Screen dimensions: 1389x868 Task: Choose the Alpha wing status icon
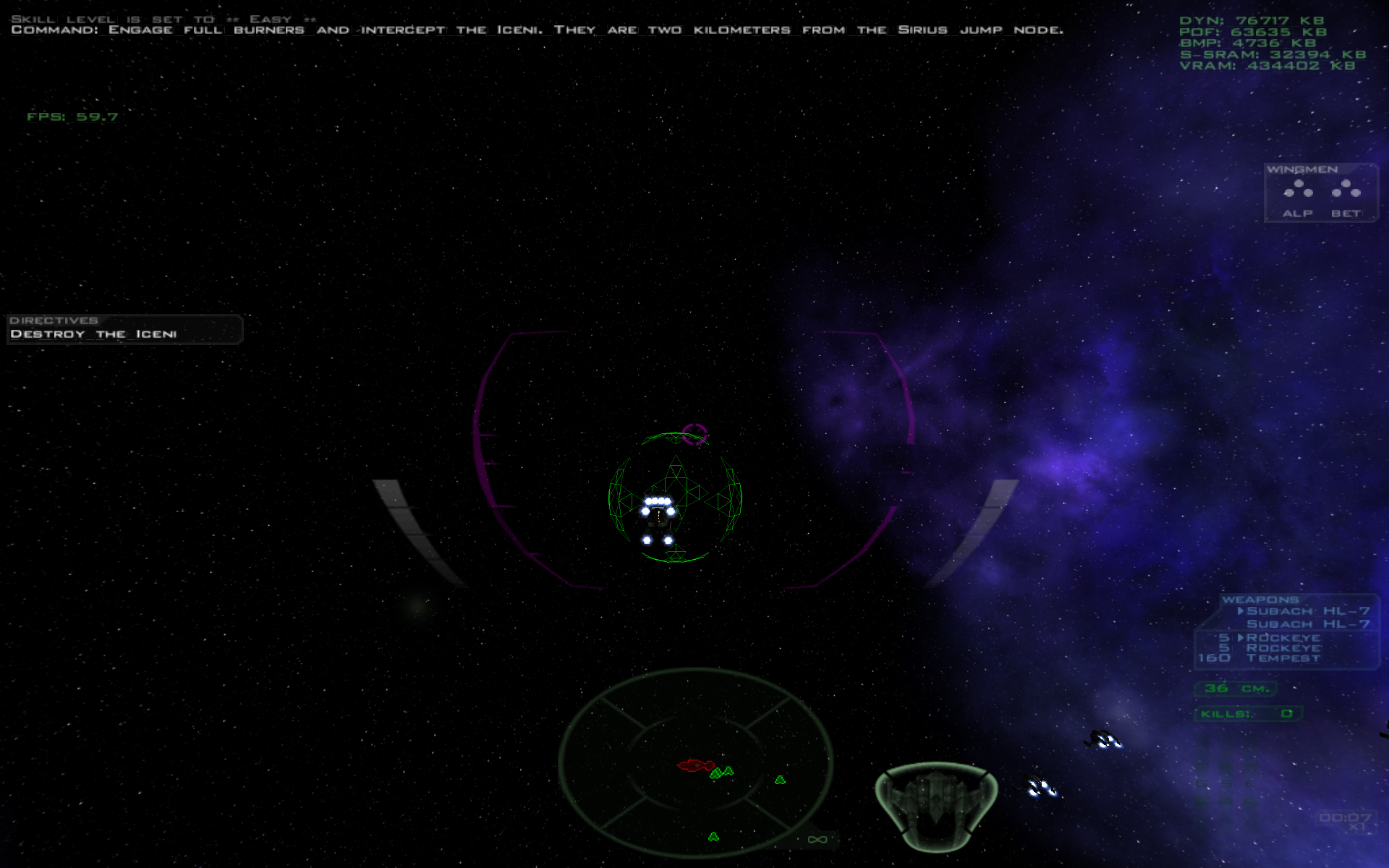pos(1298,190)
